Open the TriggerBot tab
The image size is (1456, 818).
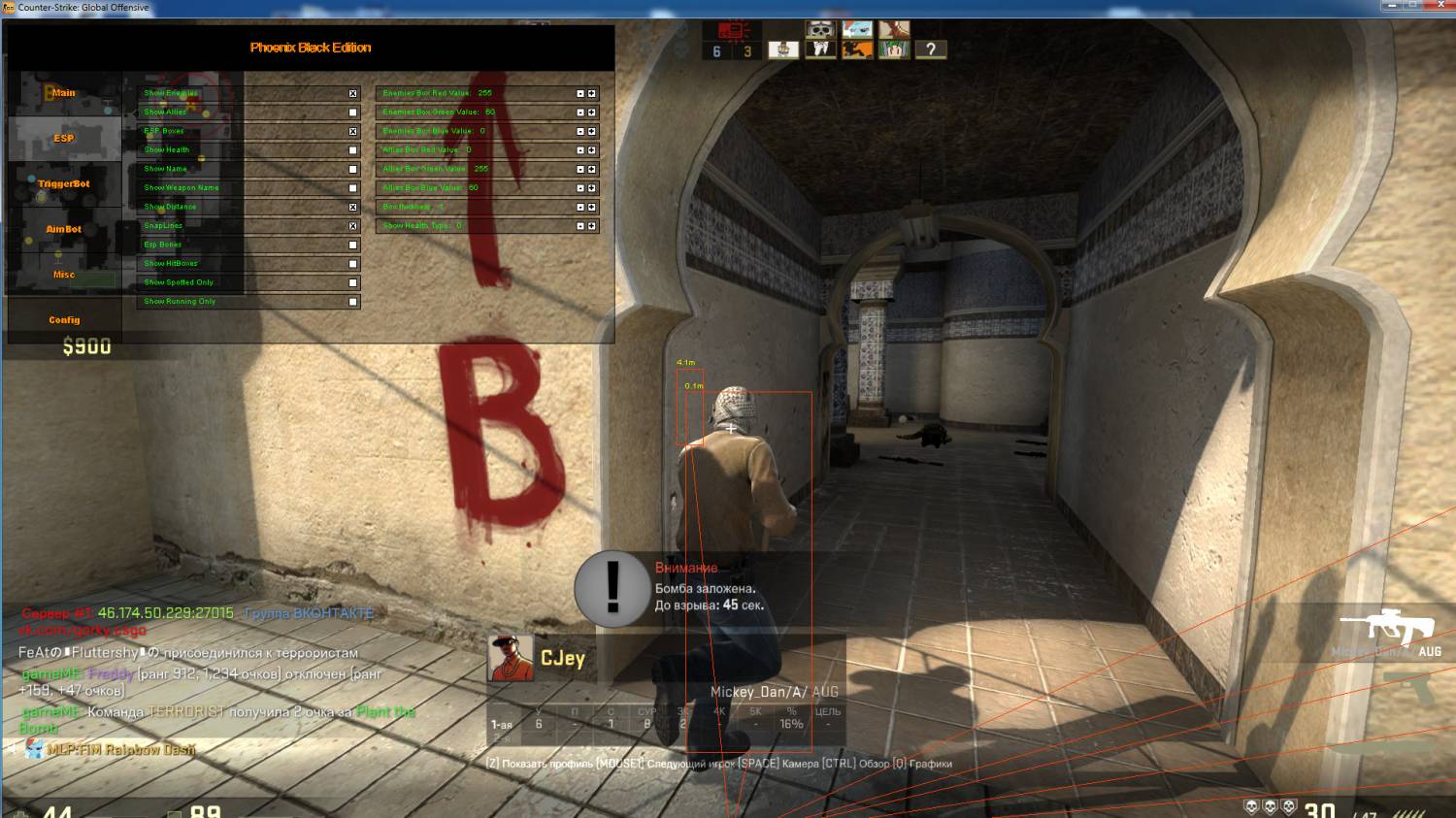tap(64, 183)
